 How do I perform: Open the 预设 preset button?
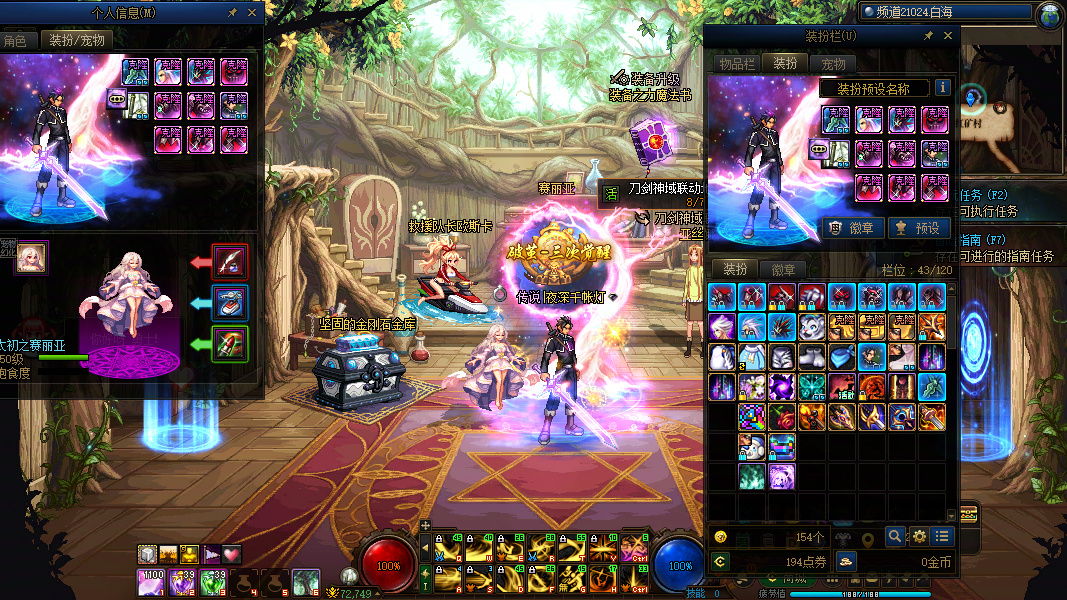click(917, 228)
